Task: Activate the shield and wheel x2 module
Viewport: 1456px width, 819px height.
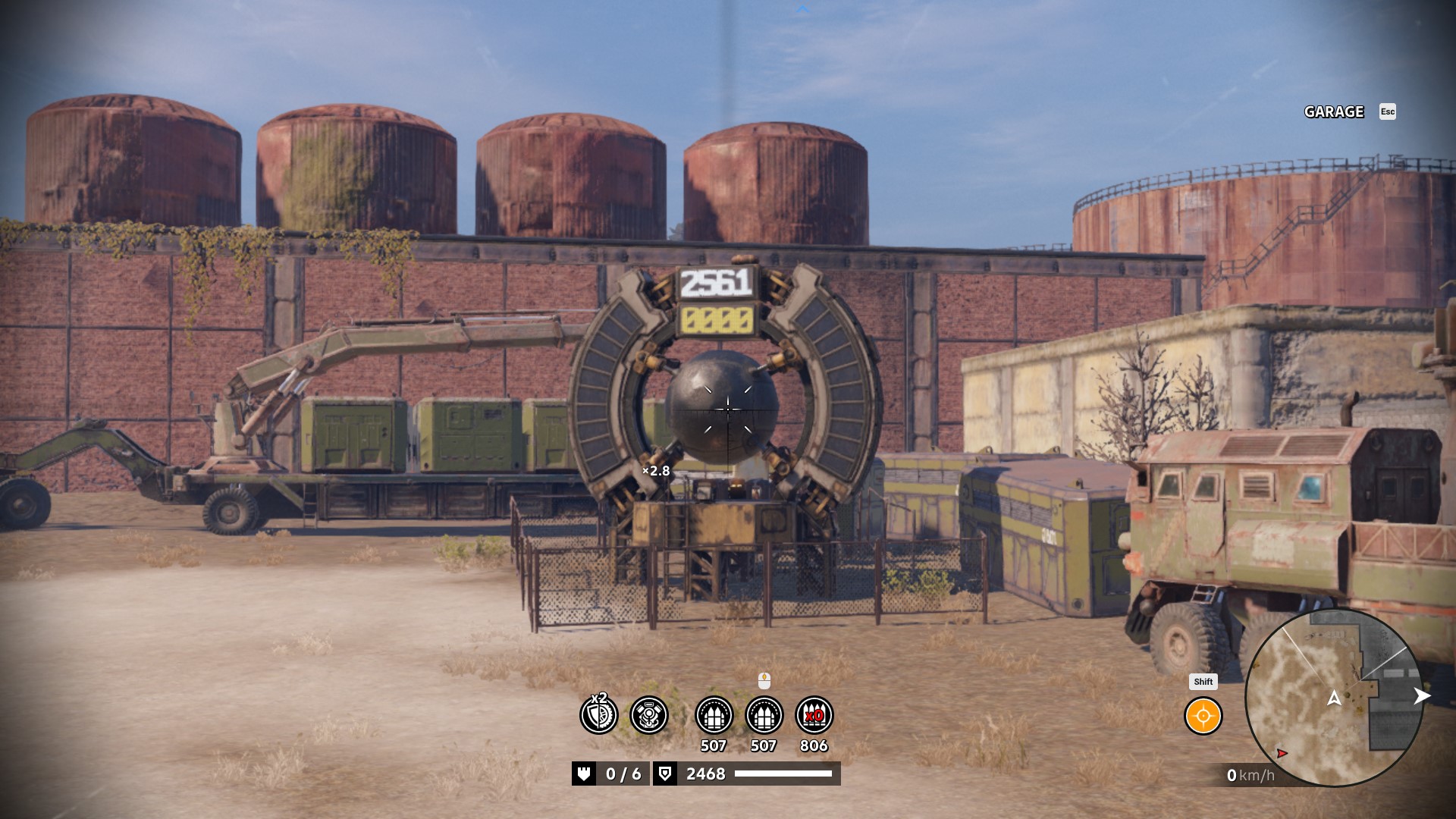Action: [599, 714]
